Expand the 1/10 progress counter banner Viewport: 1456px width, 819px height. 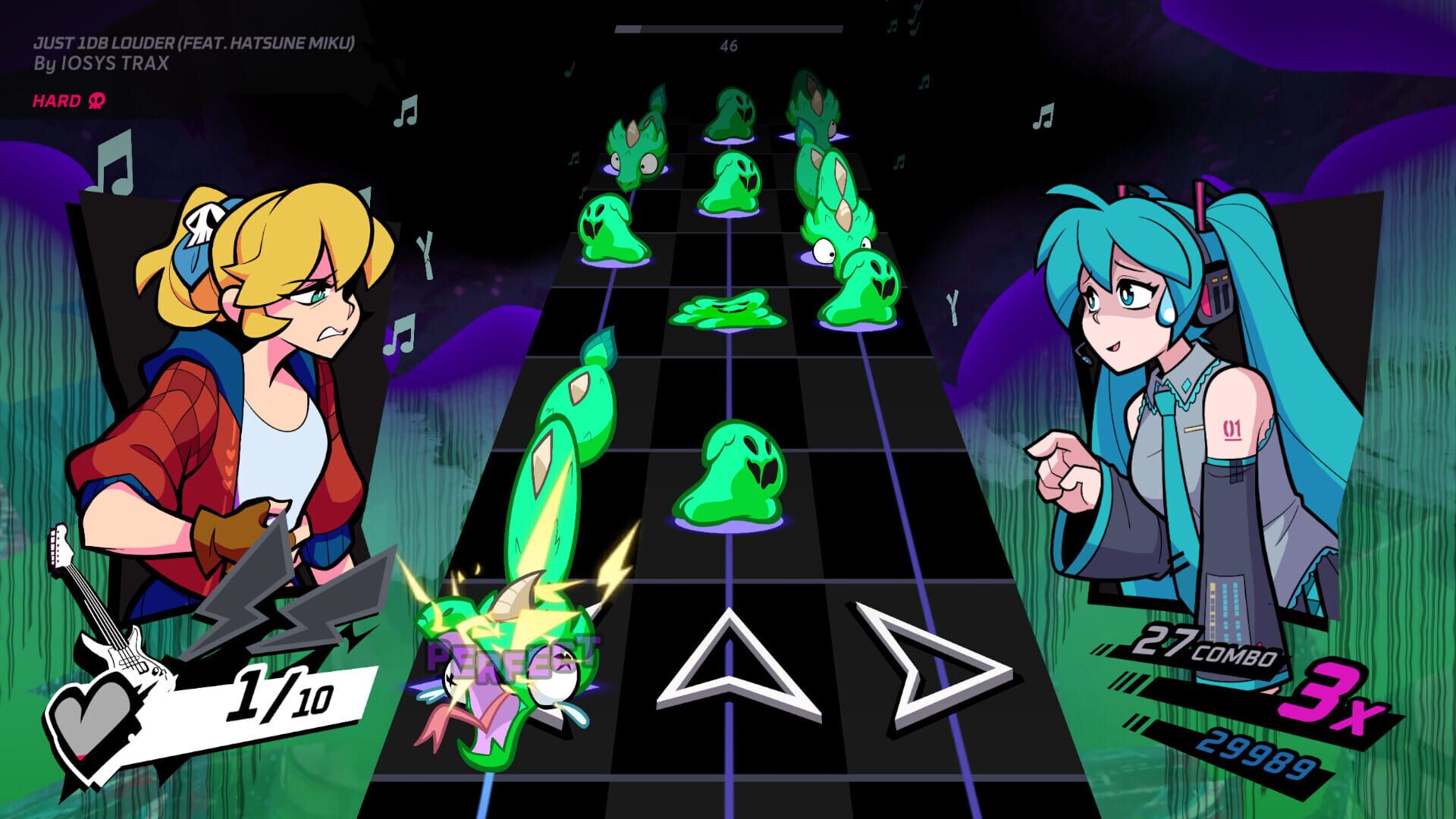[281, 694]
